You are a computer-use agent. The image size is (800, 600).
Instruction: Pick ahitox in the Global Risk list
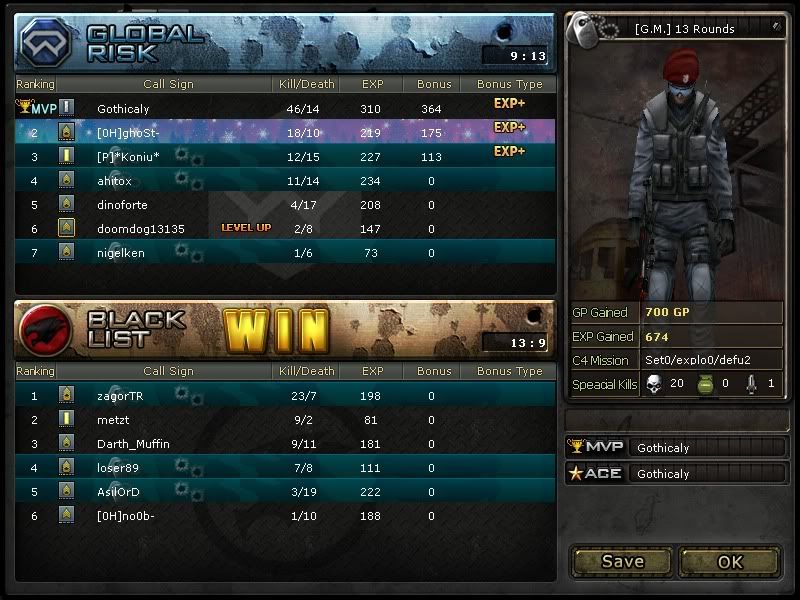[285, 181]
